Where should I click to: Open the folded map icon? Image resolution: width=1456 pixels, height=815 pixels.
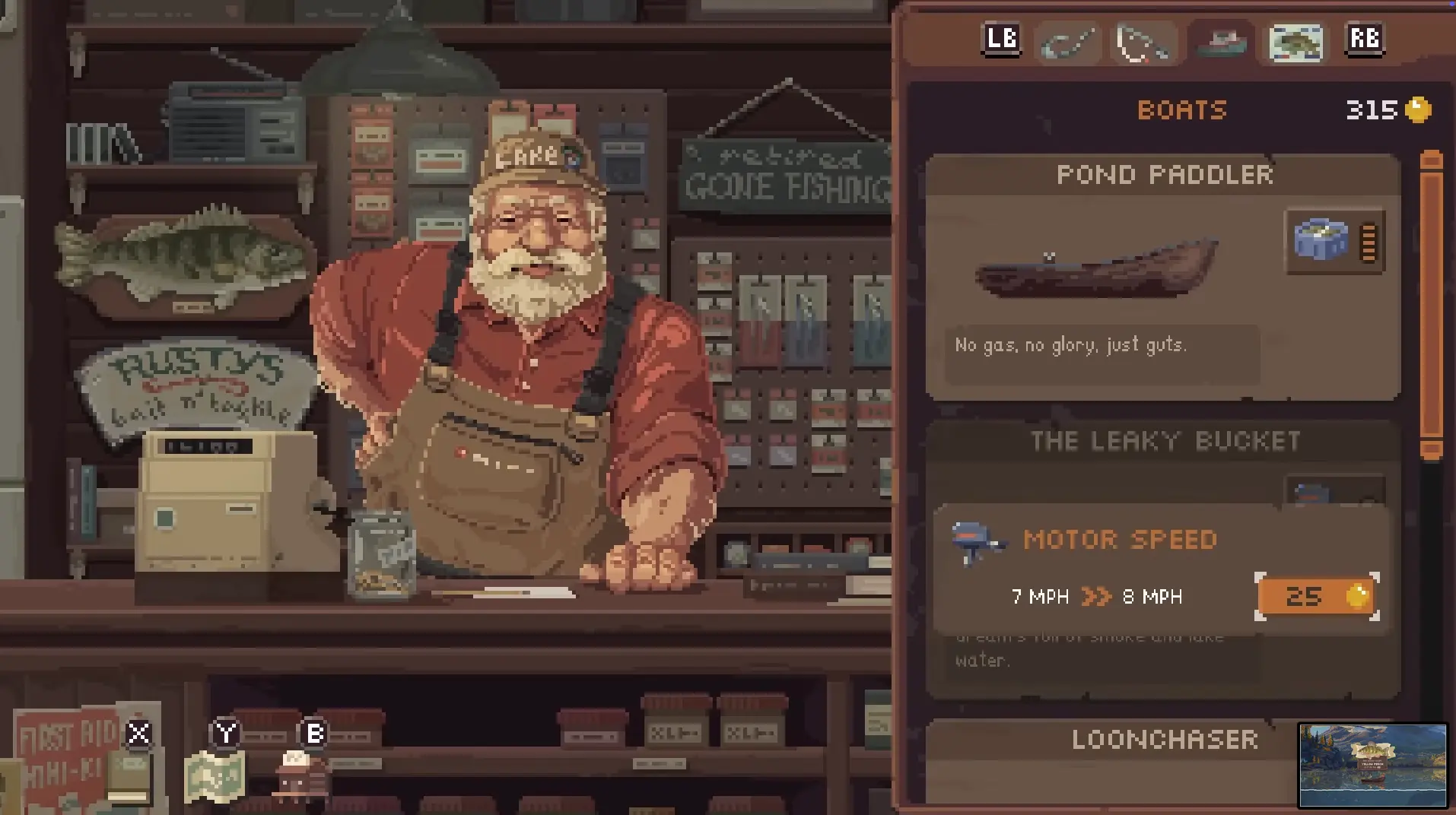pos(216,777)
